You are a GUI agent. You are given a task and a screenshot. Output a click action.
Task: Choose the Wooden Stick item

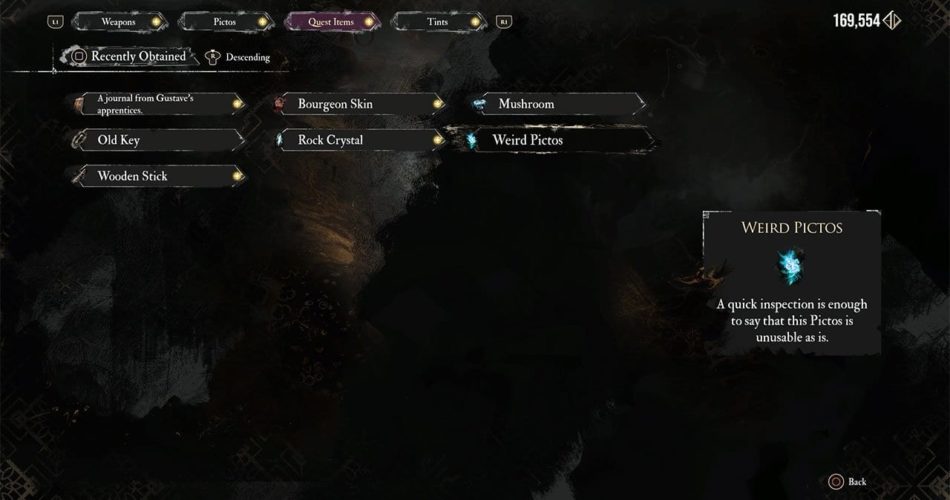158,176
